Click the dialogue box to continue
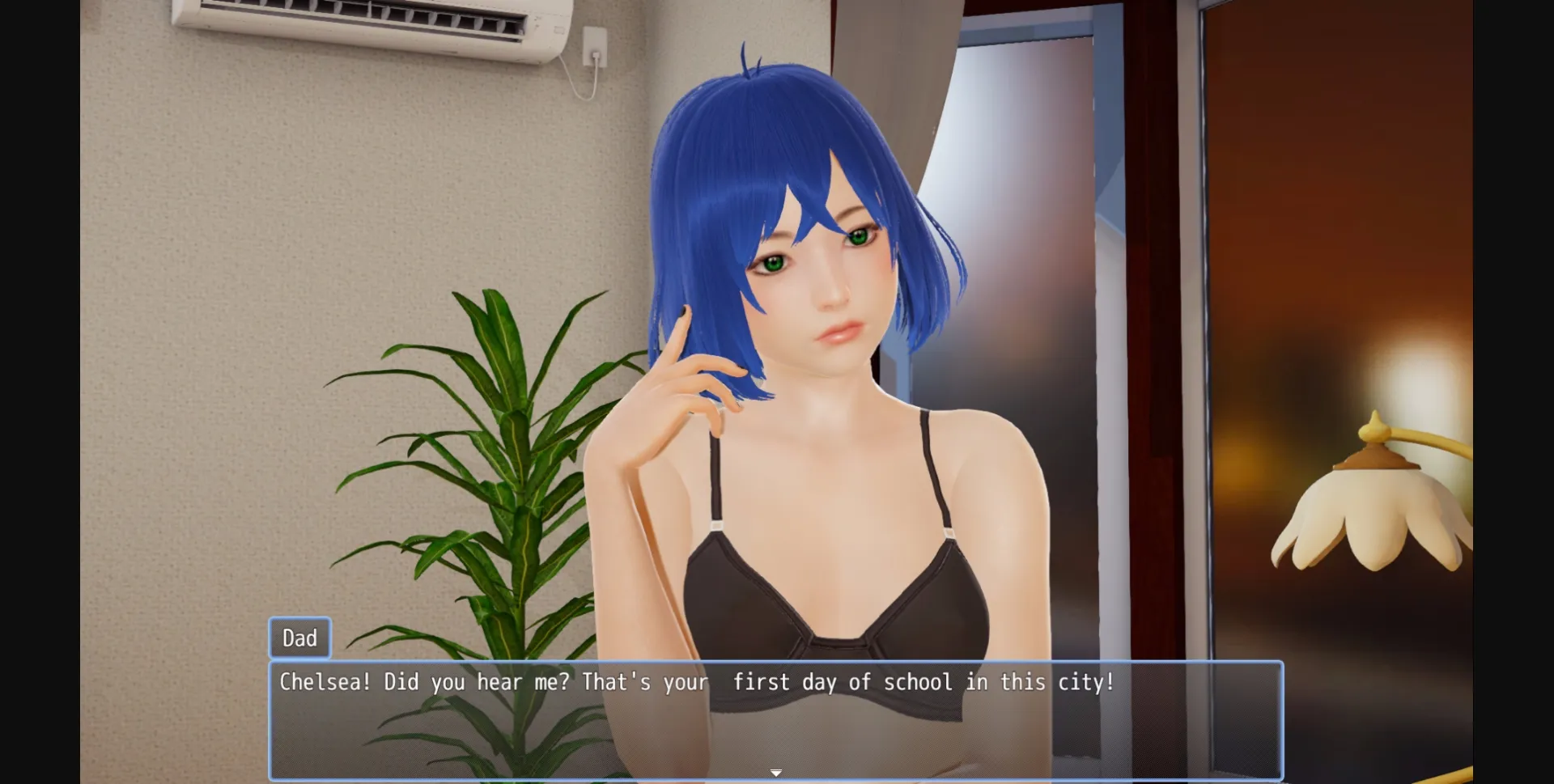Viewport: 1554px width, 784px height. click(775, 720)
